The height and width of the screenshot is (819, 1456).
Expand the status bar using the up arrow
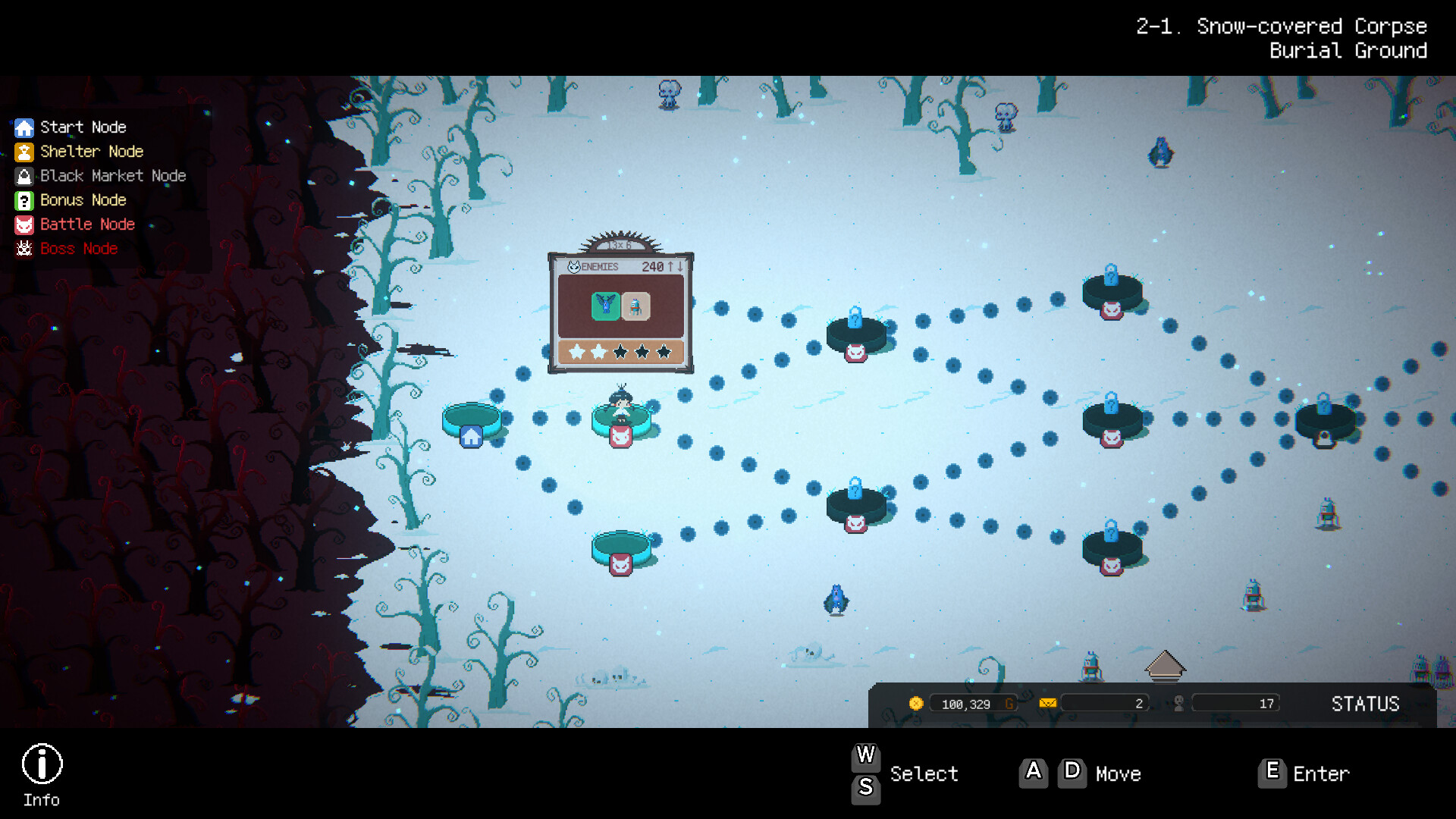click(1165, 665)
